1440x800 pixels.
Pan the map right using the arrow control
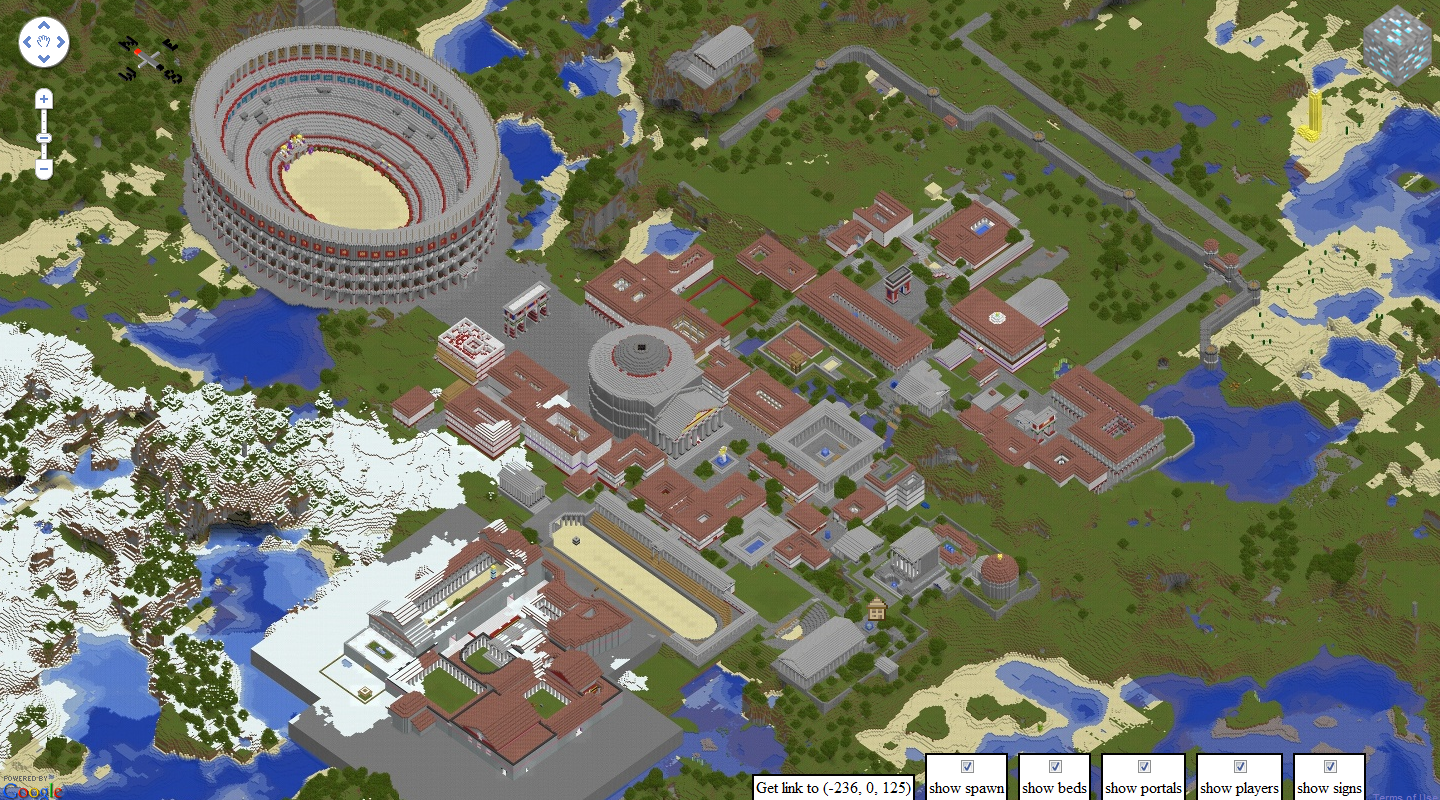pos(59,43)
